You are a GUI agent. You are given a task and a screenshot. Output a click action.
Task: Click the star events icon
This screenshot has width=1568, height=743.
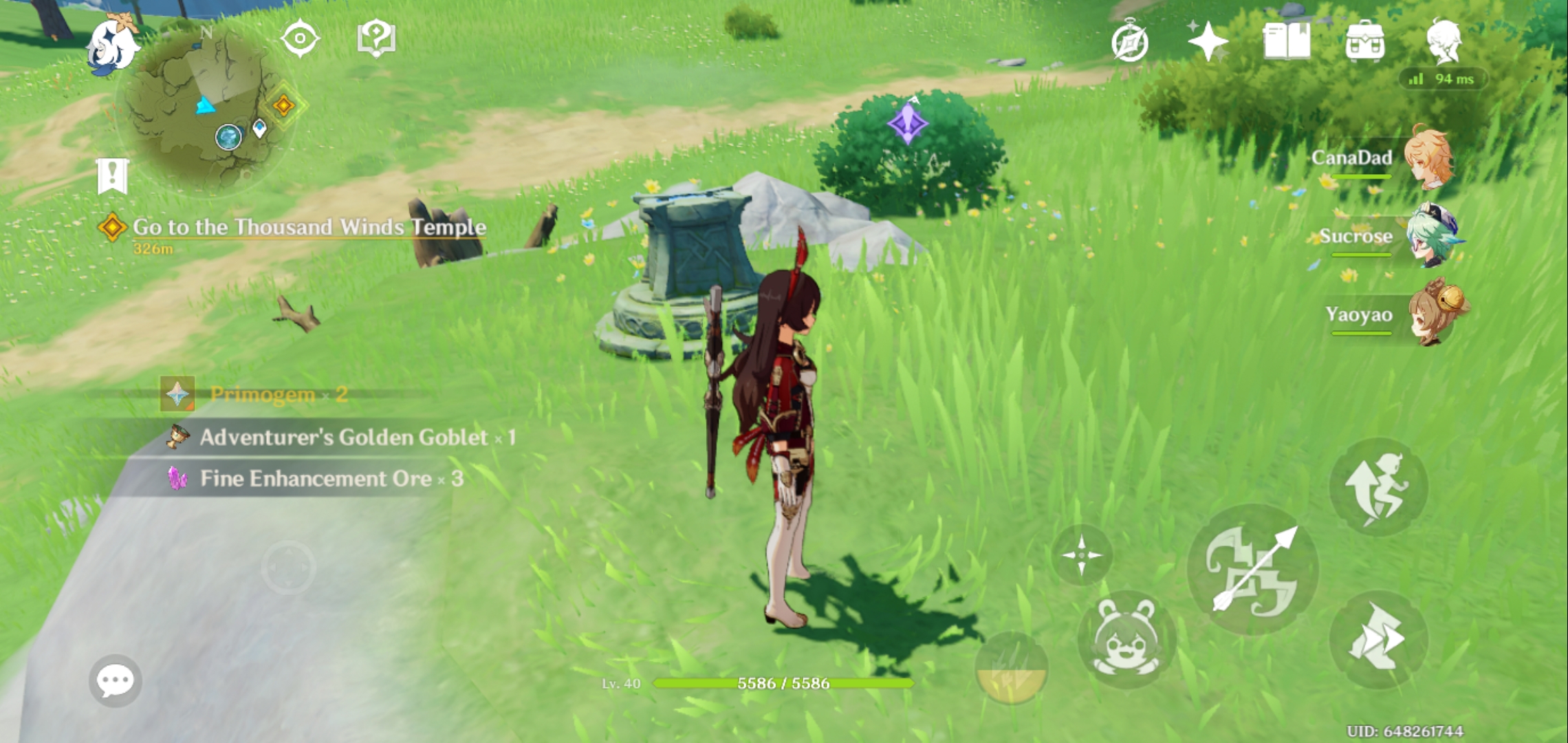click(x=1208, y=41)
